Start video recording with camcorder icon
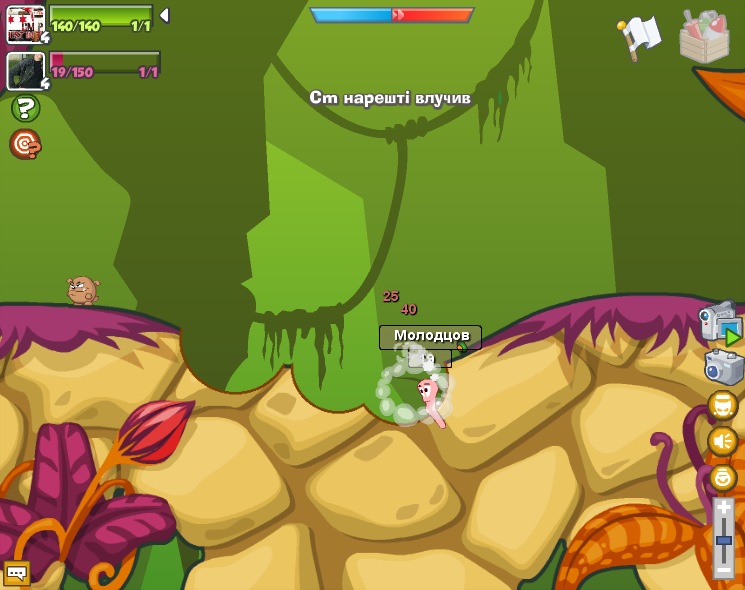This screenshot has width=745, height=590. (720, 323)
